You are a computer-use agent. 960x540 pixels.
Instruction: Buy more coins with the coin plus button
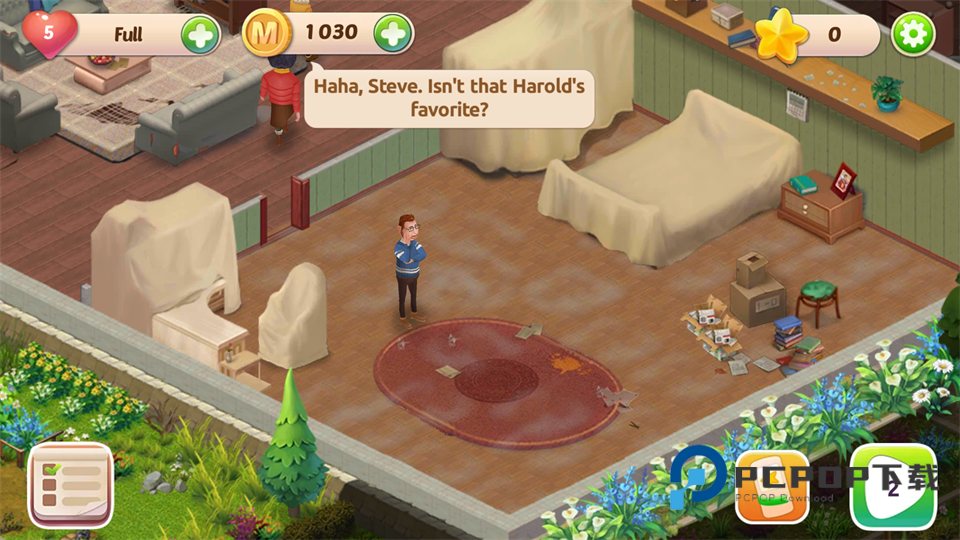point(393,34)
